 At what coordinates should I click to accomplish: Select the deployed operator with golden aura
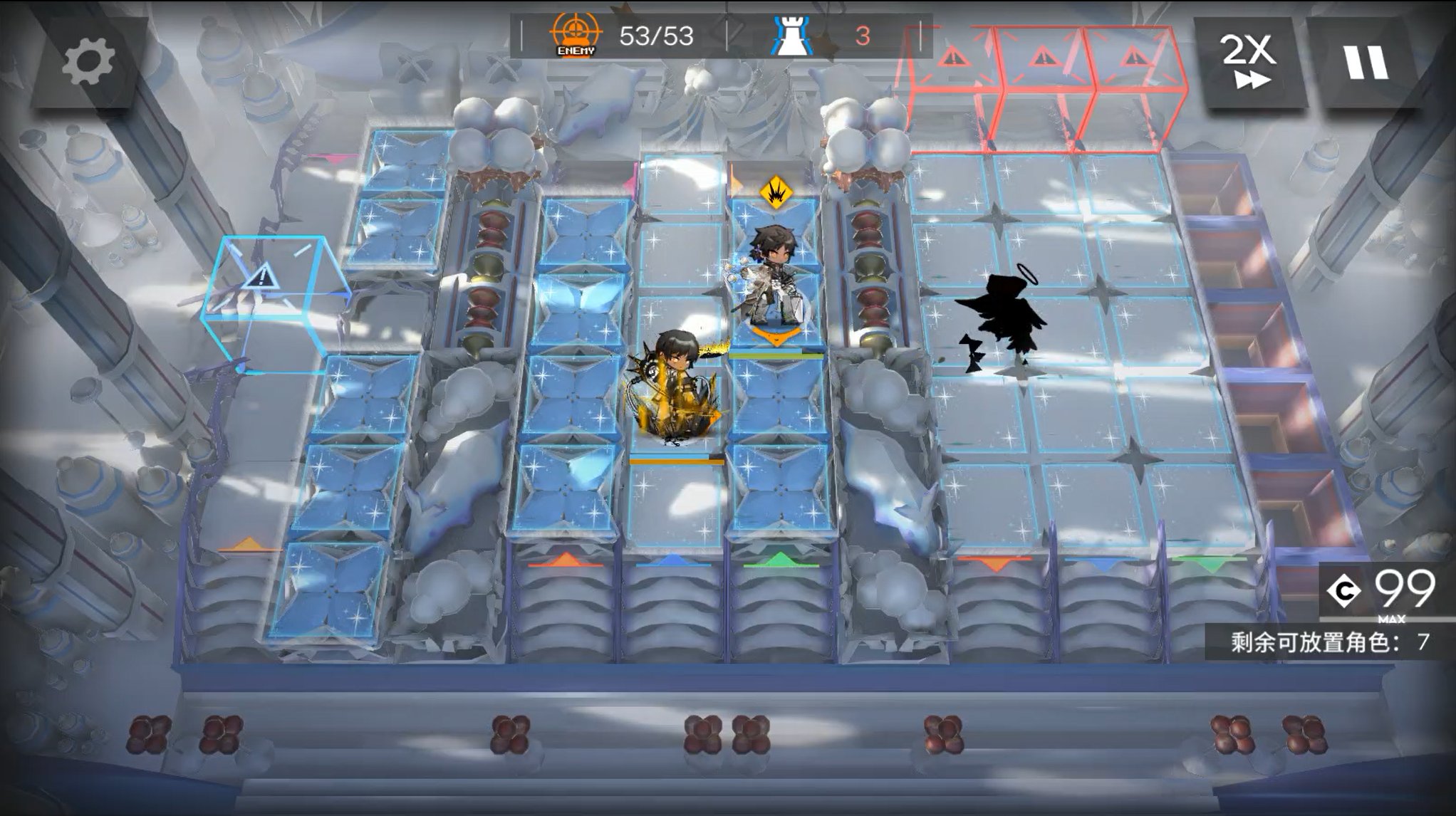point(672,388)
